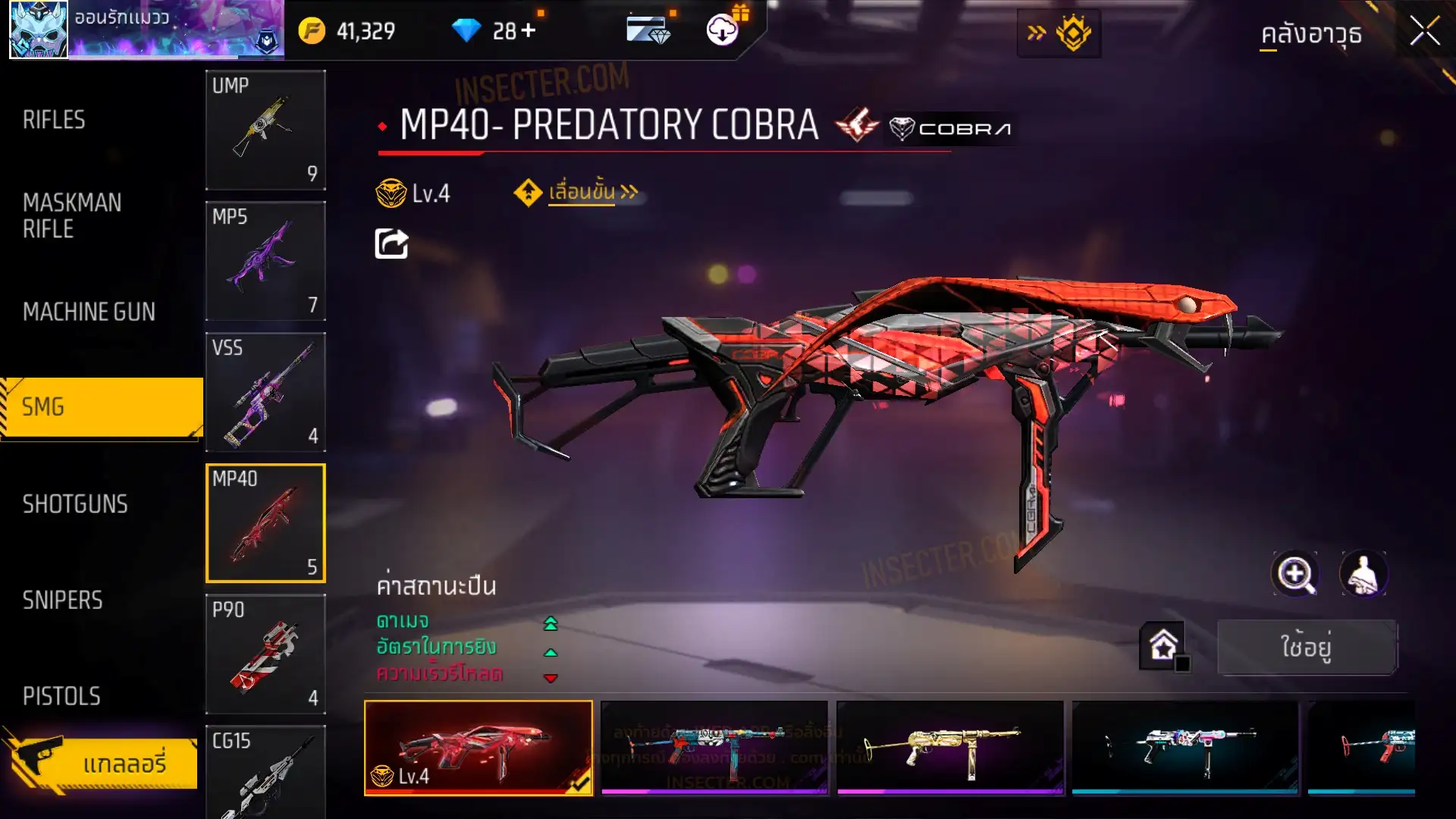Open the player profile avatar
1456x819 pixels.
[39, 30]
